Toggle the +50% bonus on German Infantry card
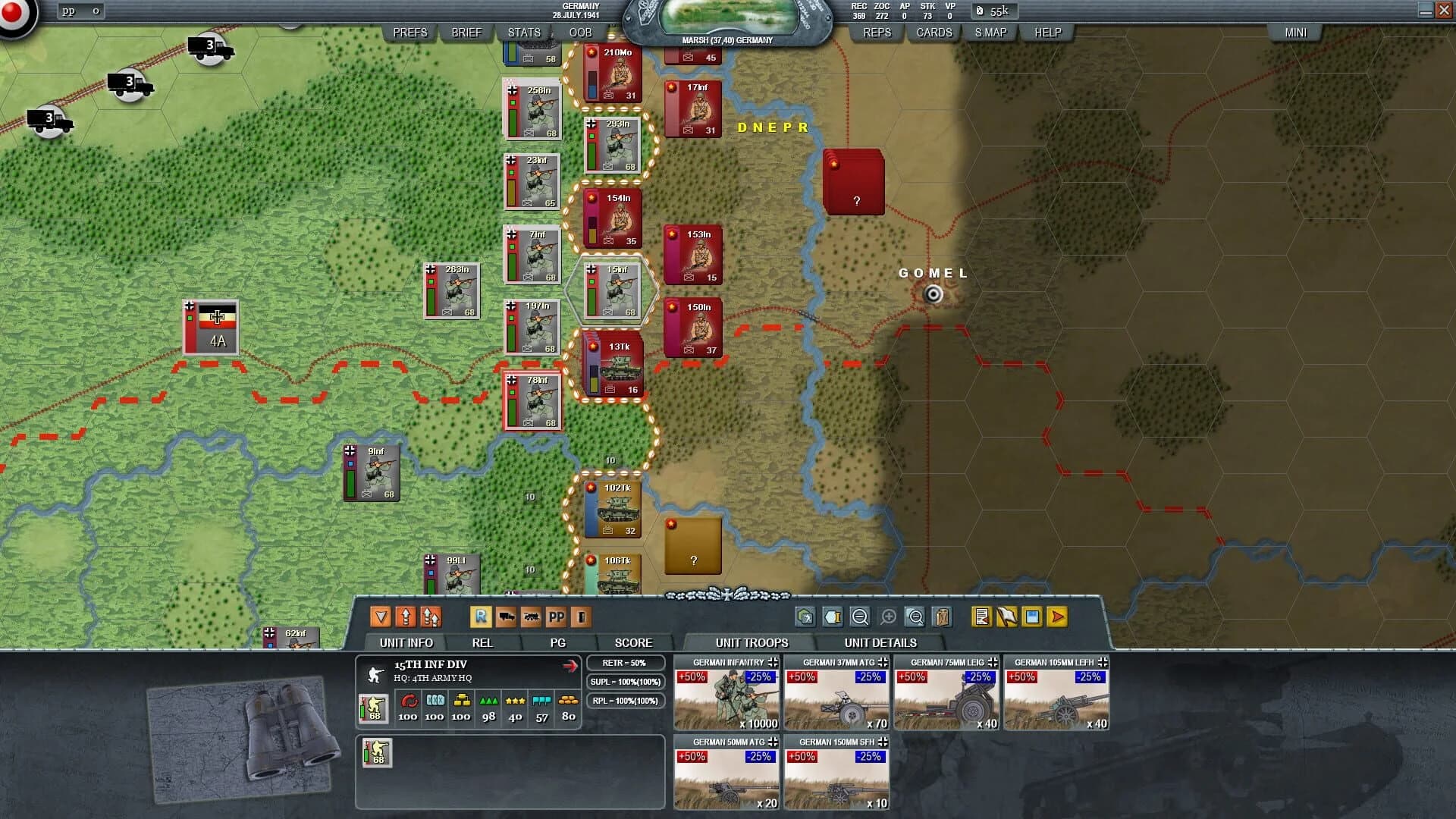This screenshot has width=1456, height=819. pos(691,677)
